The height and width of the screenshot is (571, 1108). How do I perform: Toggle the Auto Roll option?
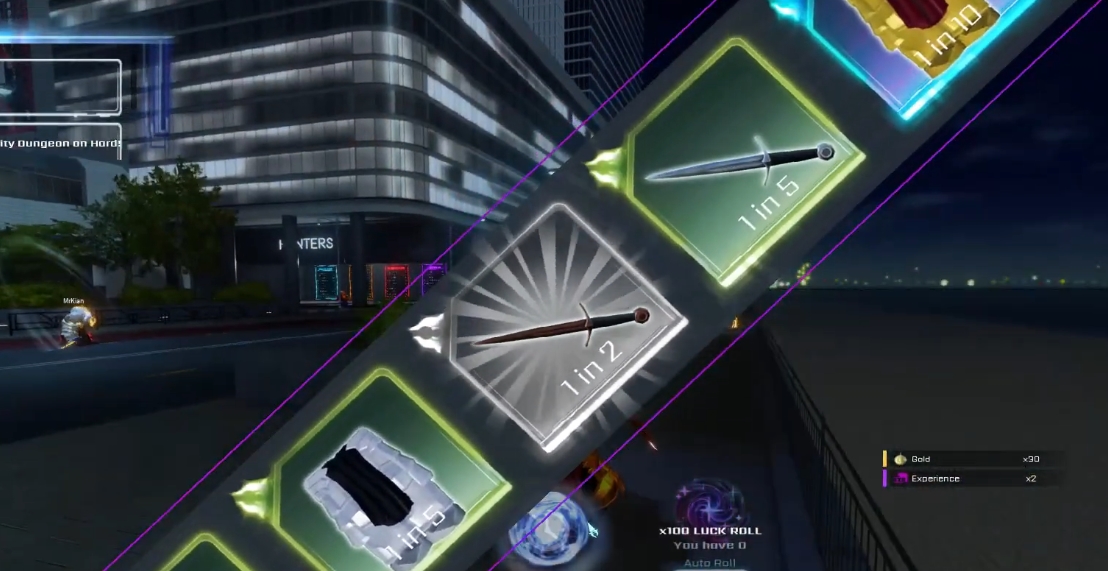[x=710, y=563]
